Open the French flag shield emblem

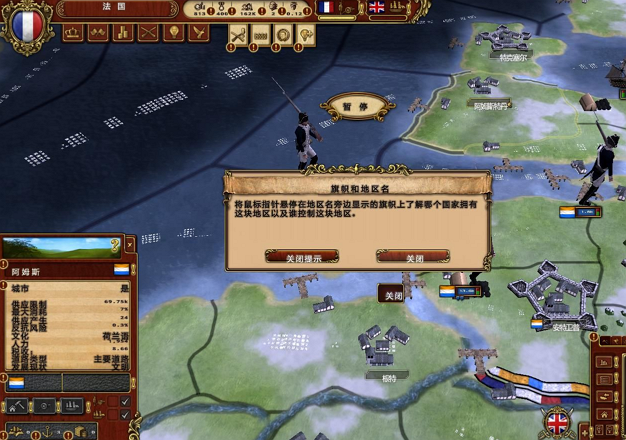tap(26, 24)
